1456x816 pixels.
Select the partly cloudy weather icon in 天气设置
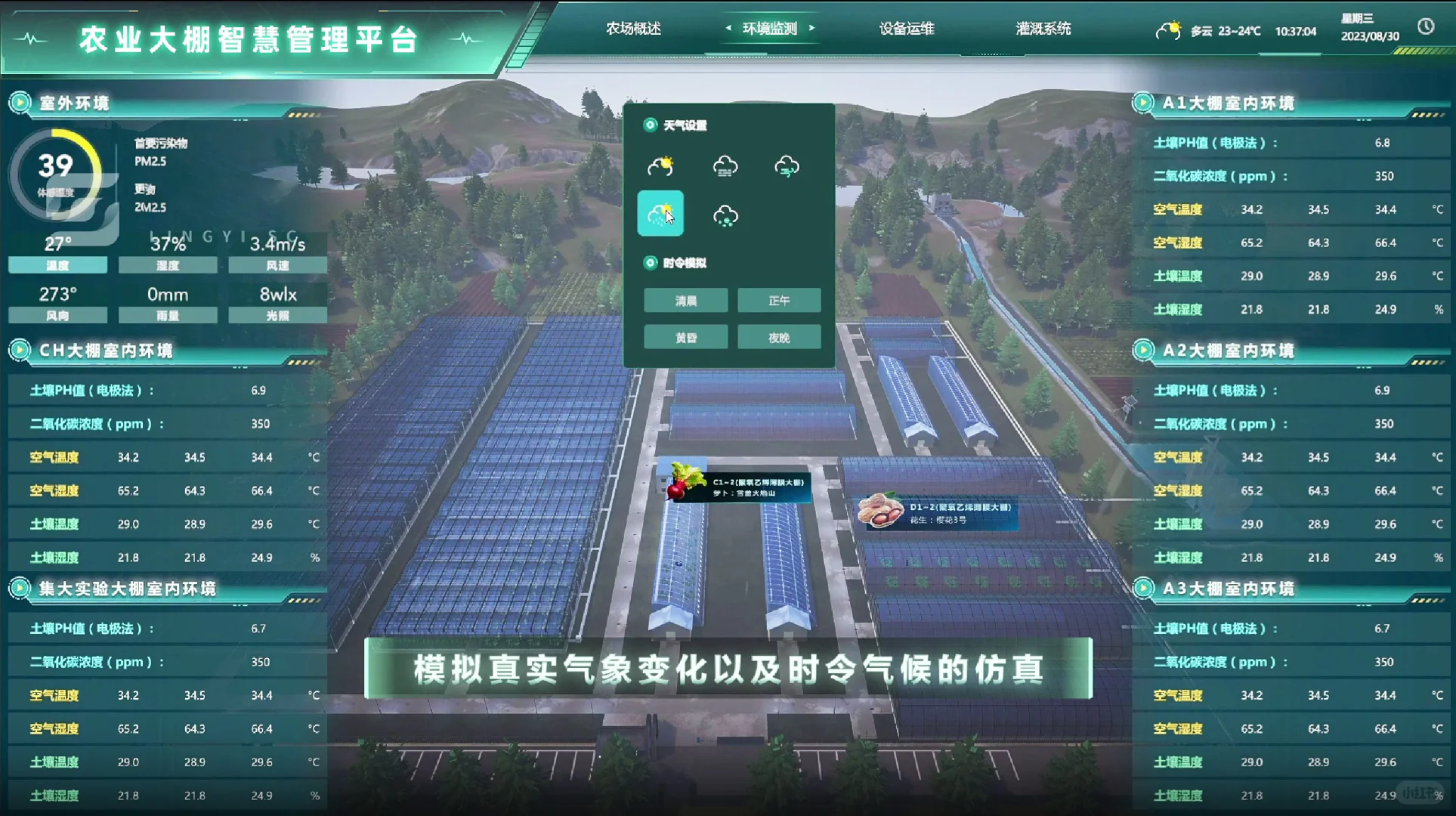pyautogui.click(x=660, y=165)
